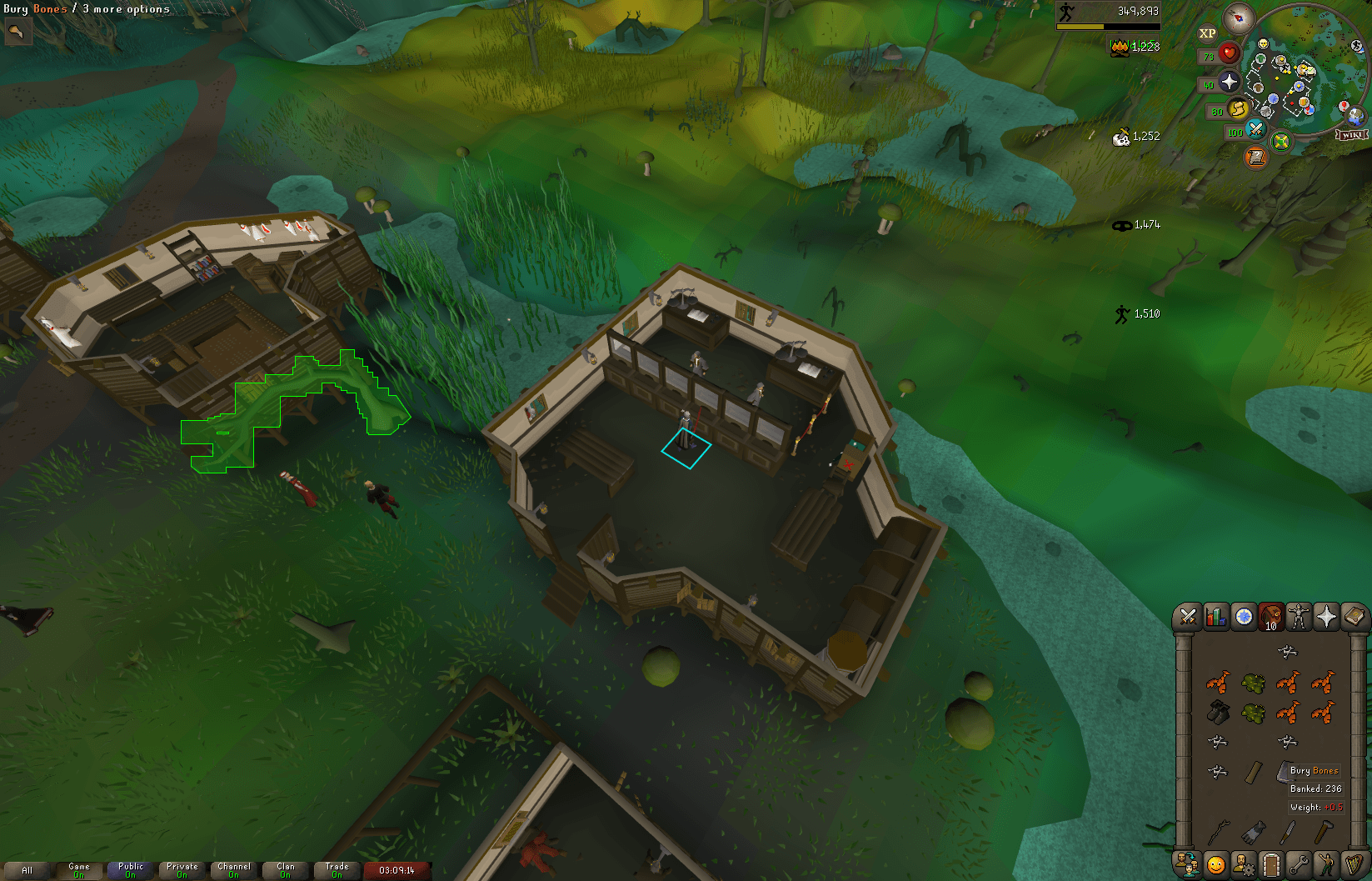Toggle Public chat off
This screenshot has width=1372, height=881.
(x=129, y=869)
